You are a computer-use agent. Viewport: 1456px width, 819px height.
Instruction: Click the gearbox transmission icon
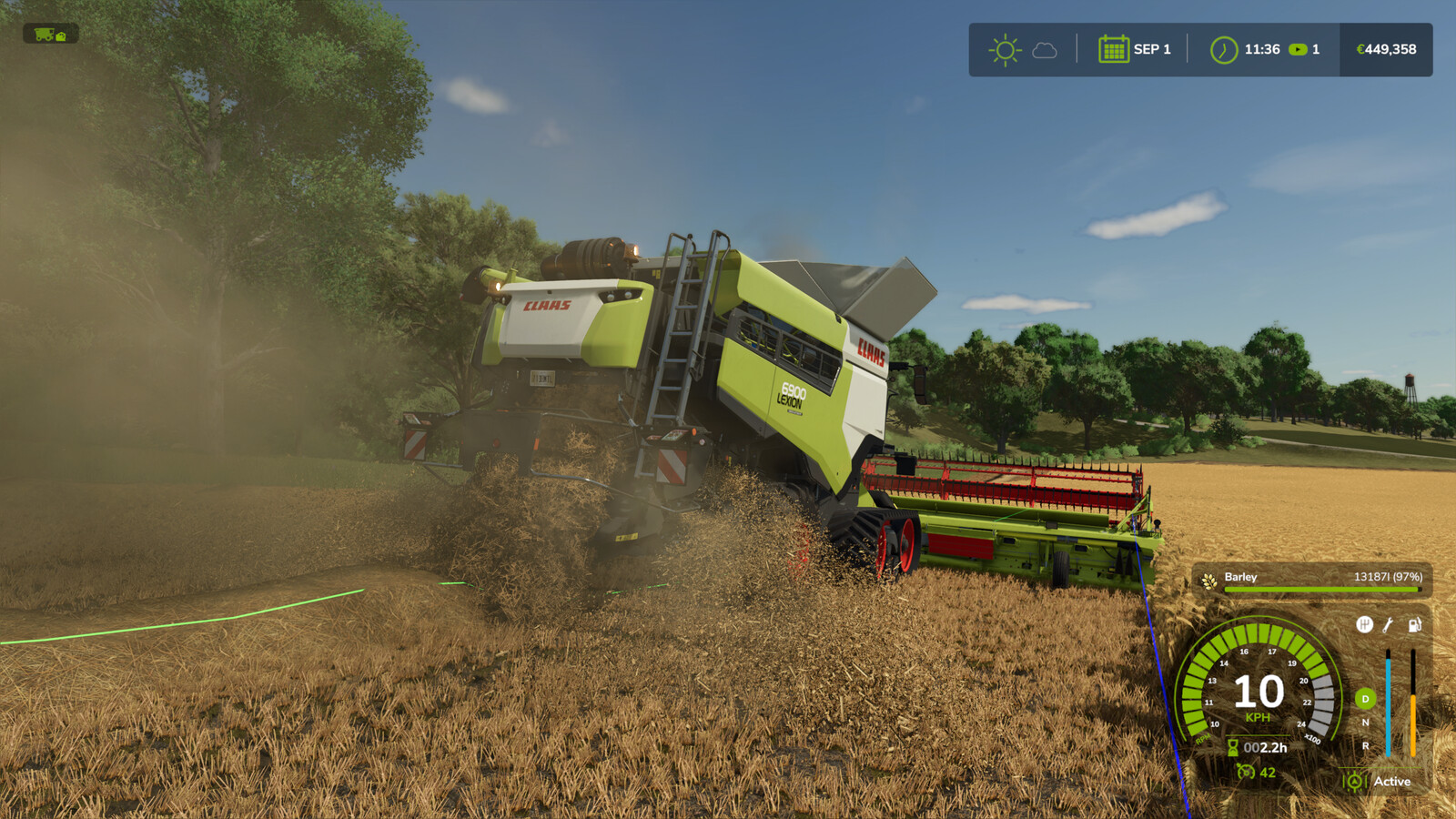click(x=1366, y=624)
